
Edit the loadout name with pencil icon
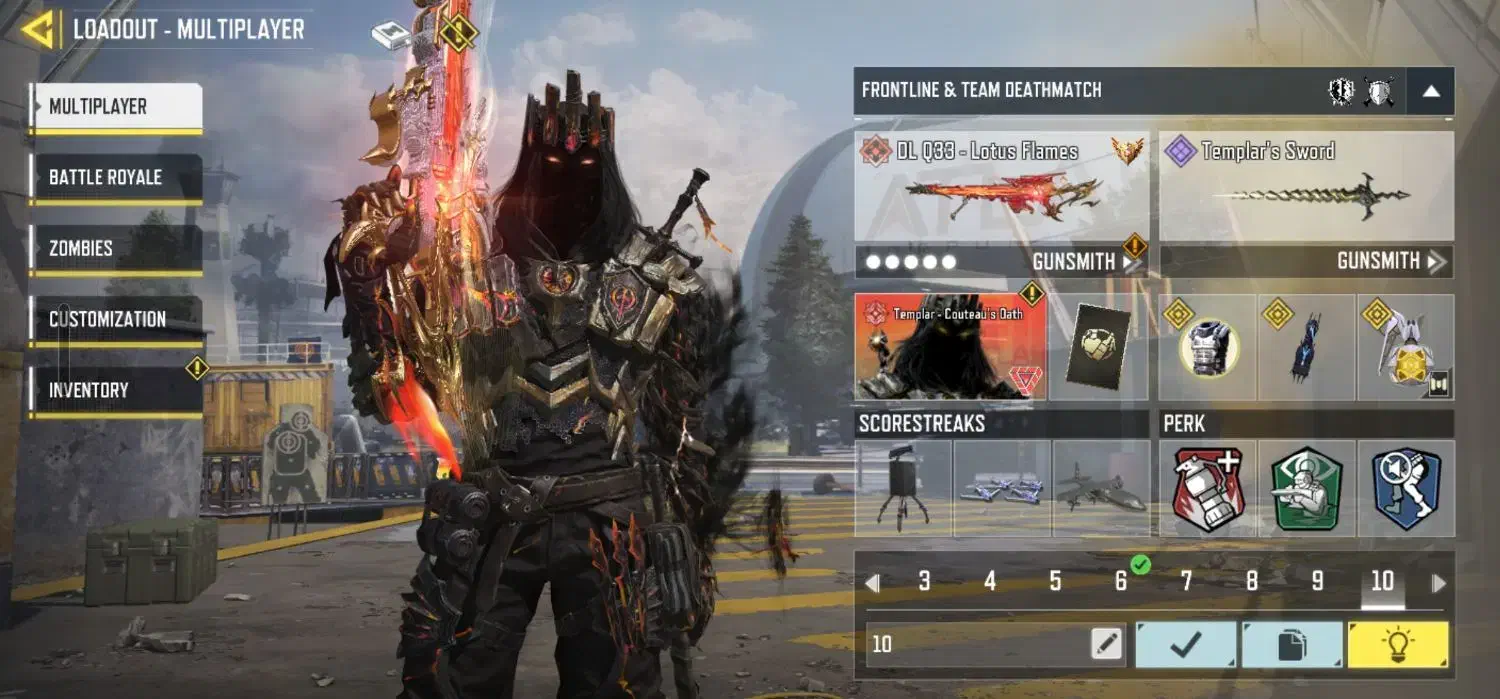(1107, 644)
